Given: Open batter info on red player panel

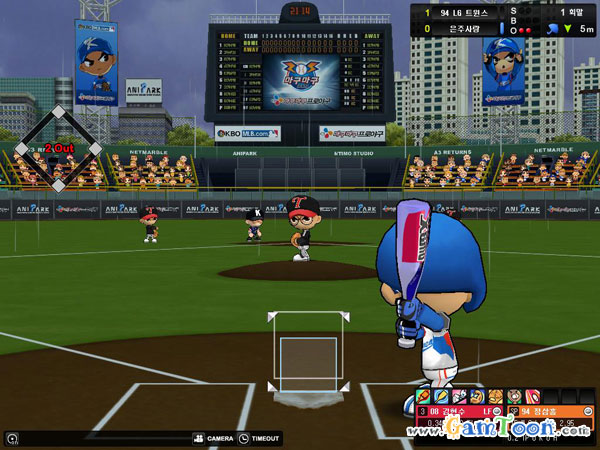Looking at the screenshot, I should (x=462, y=411).
